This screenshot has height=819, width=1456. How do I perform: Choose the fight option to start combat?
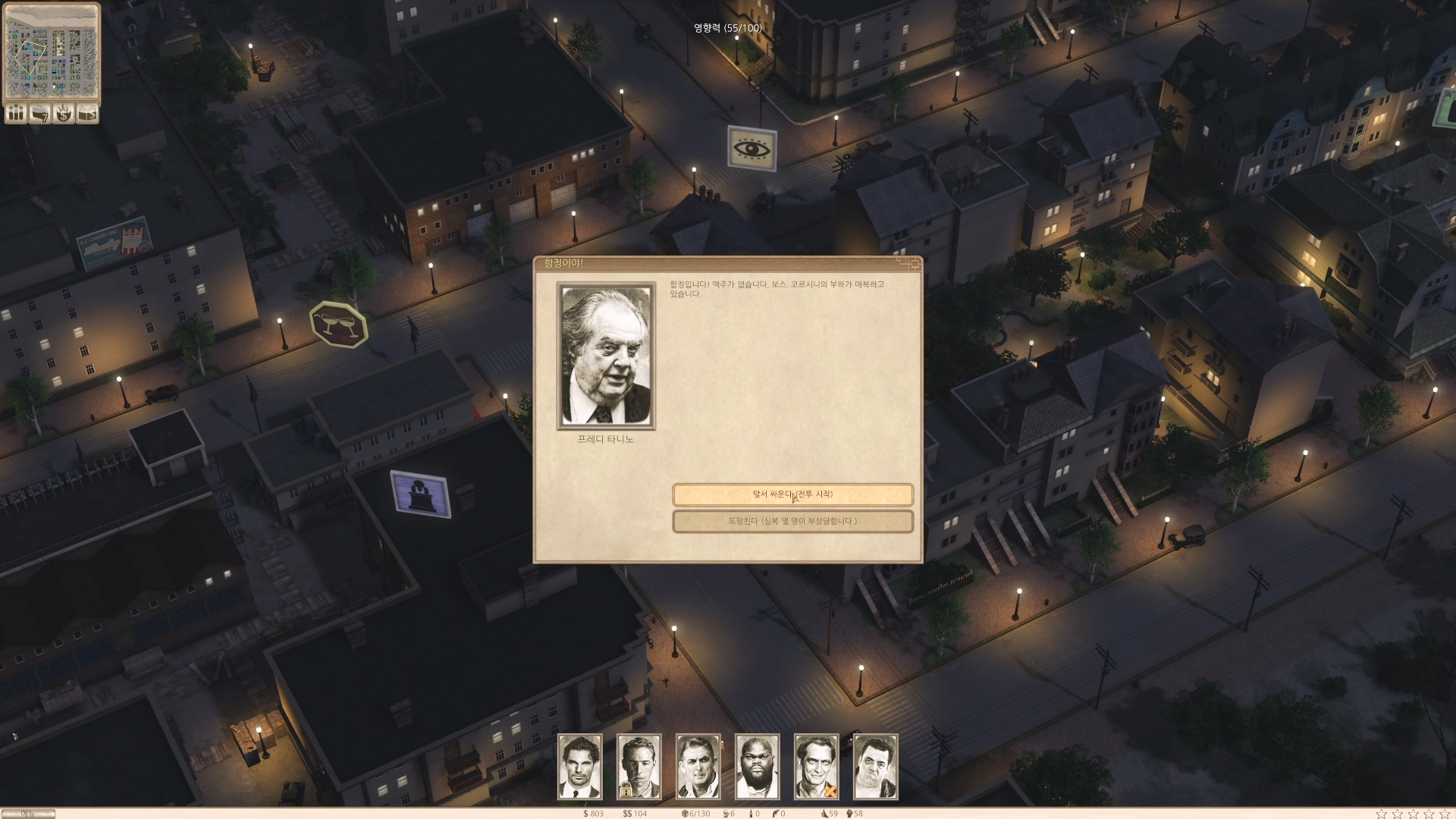[792, 494]
